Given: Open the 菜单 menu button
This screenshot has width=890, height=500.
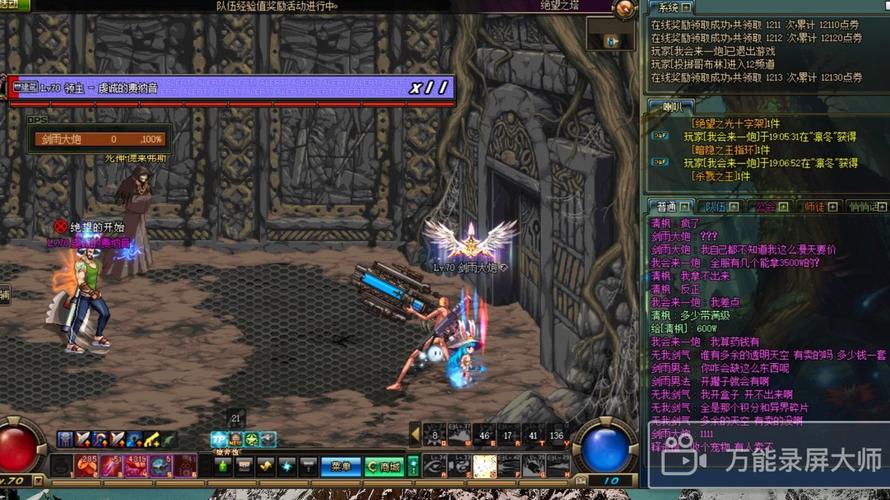Looking at the screenshot, I should (340, 466).
